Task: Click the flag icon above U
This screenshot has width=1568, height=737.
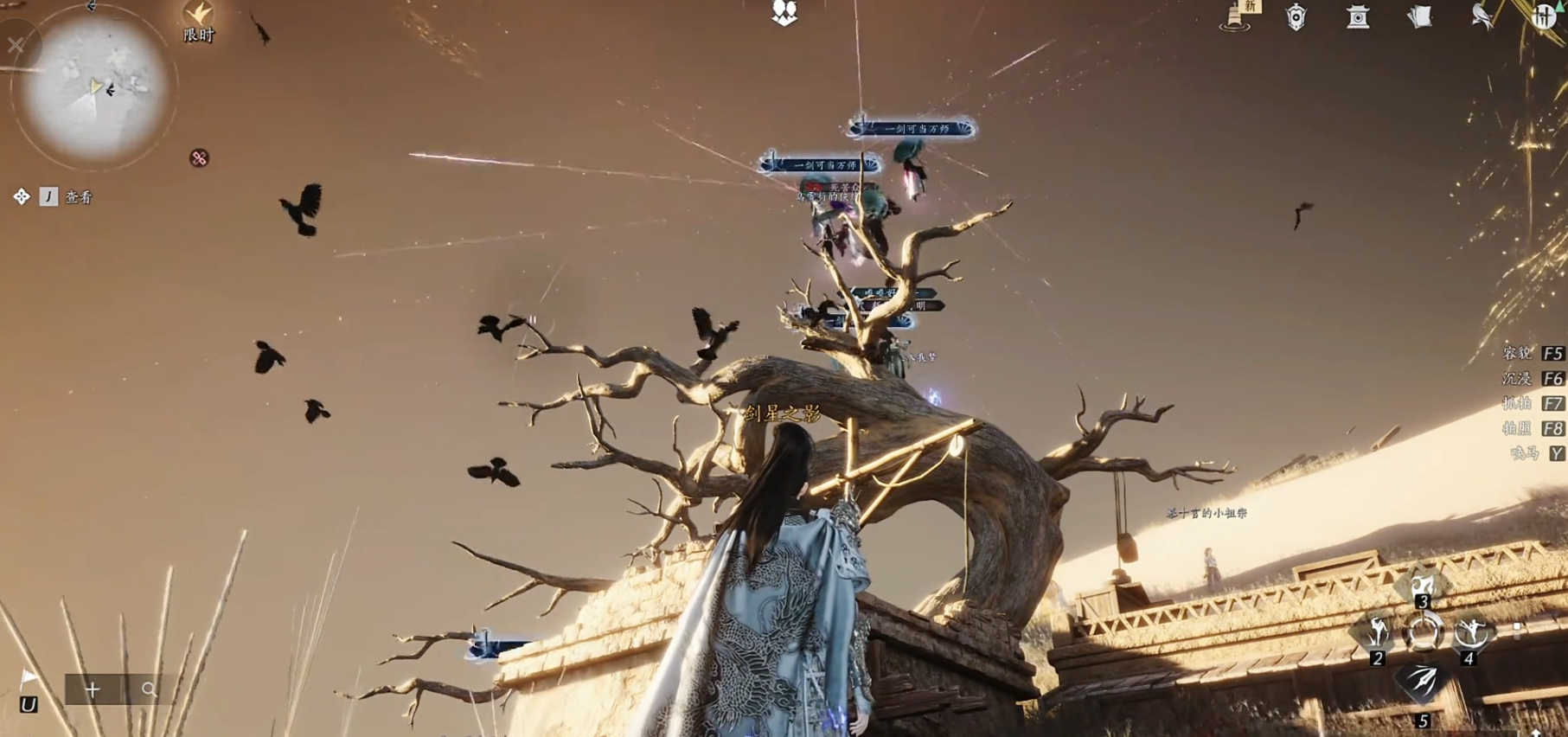Action: click(x=28, y=677)
